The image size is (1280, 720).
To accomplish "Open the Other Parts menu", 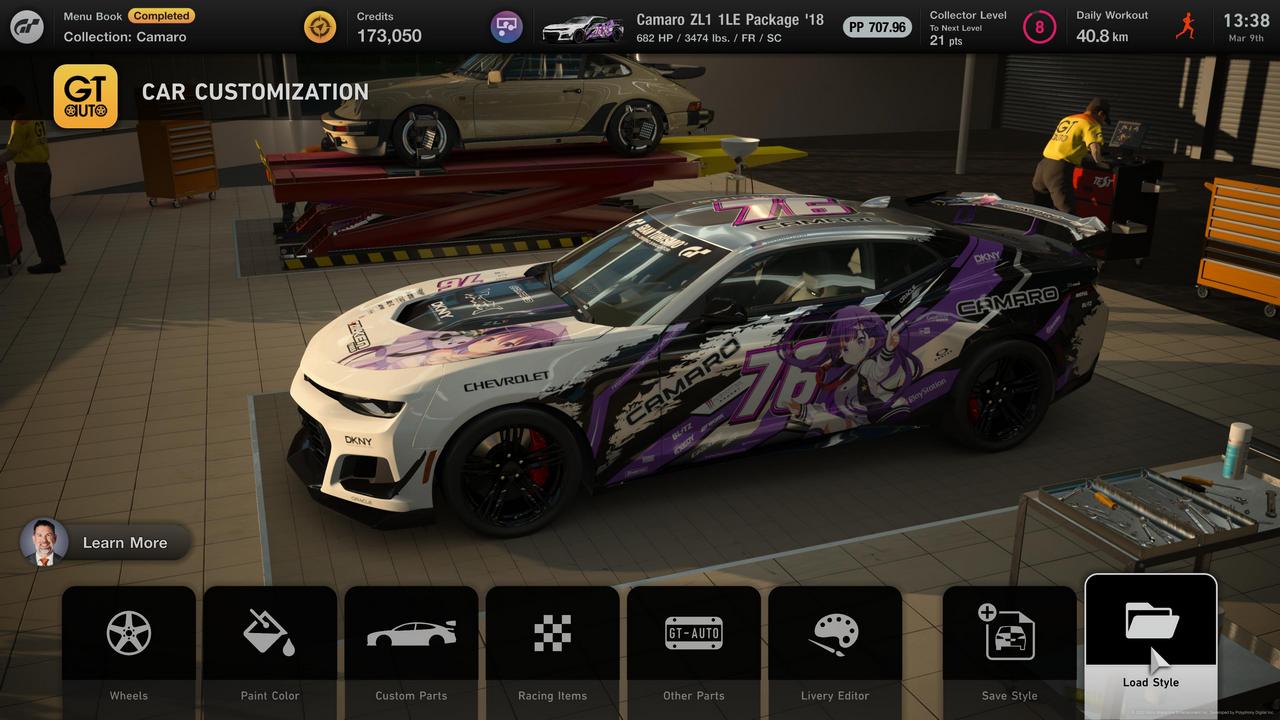I will pos(693,645).
